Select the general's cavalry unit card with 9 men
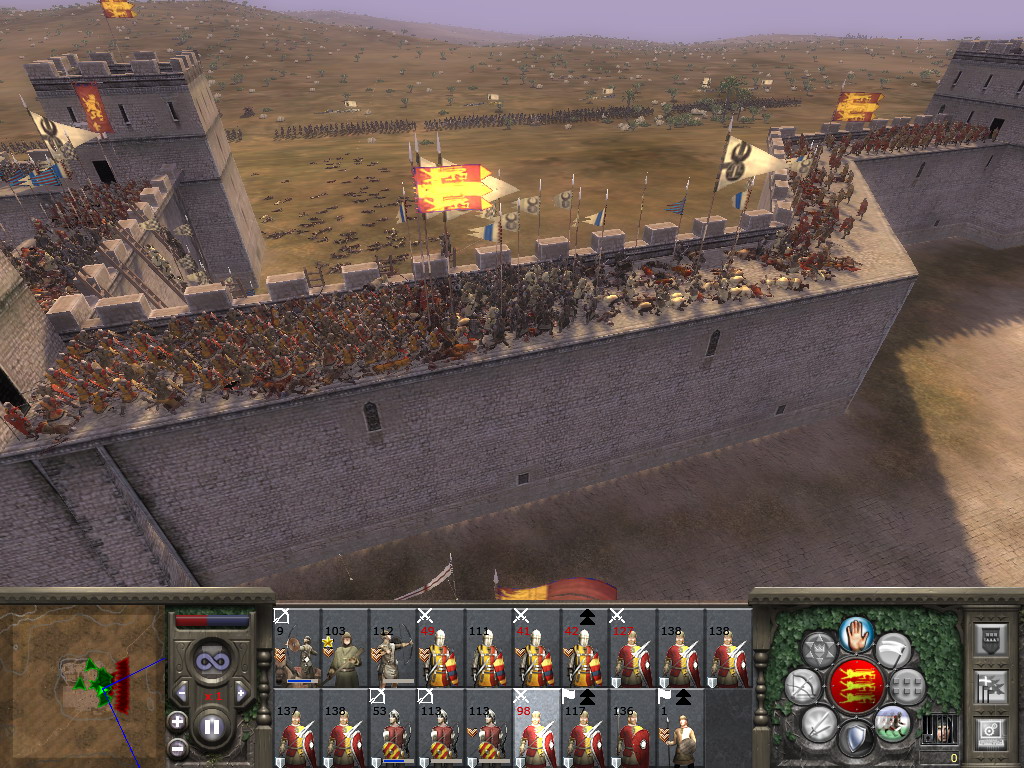The image size is (1024, 768). (x=296, y=648)
